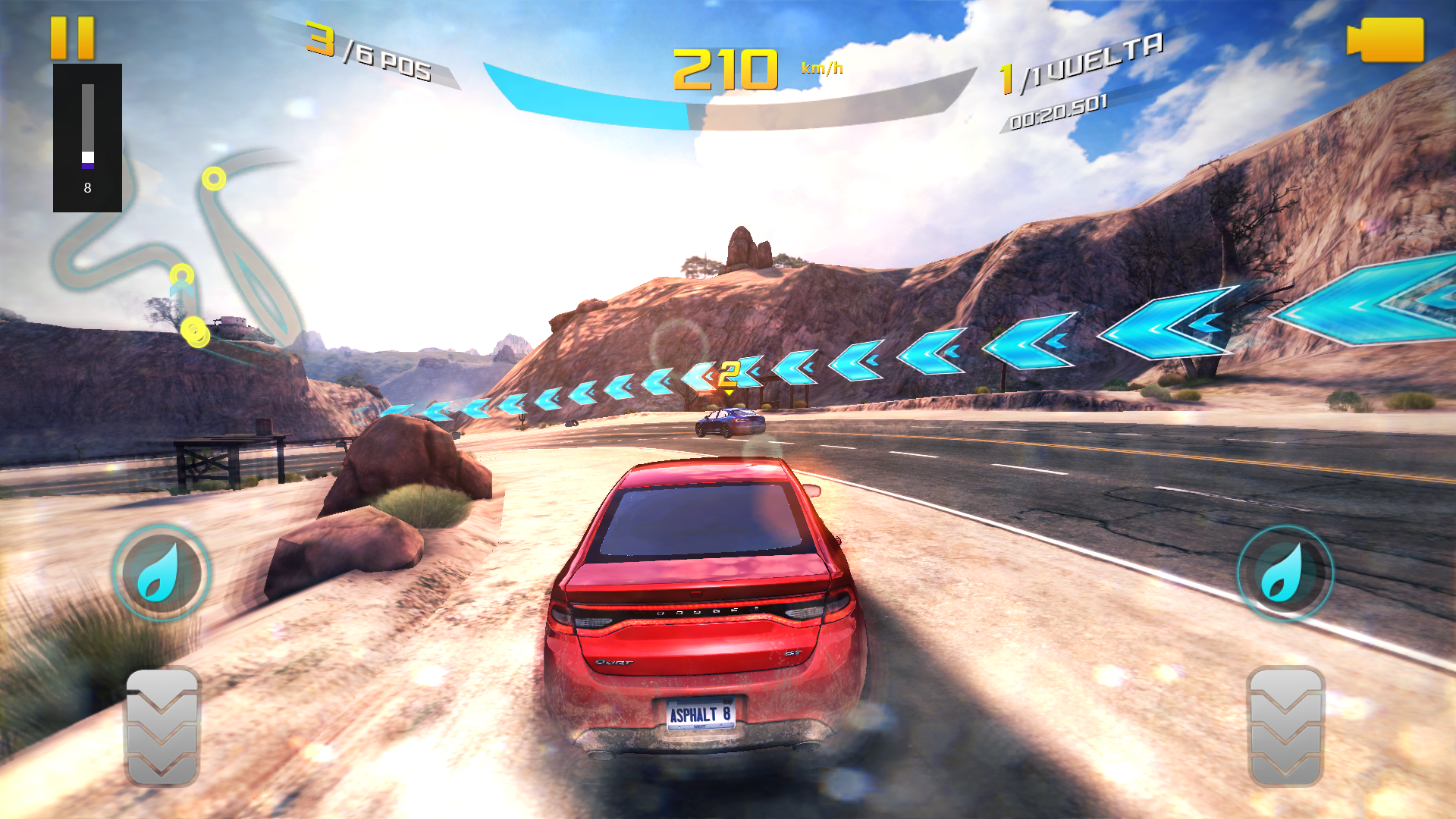Click the track minimap
This screenshot has width=1456, height=819.
pyautogui.click(x=182, y=250)
